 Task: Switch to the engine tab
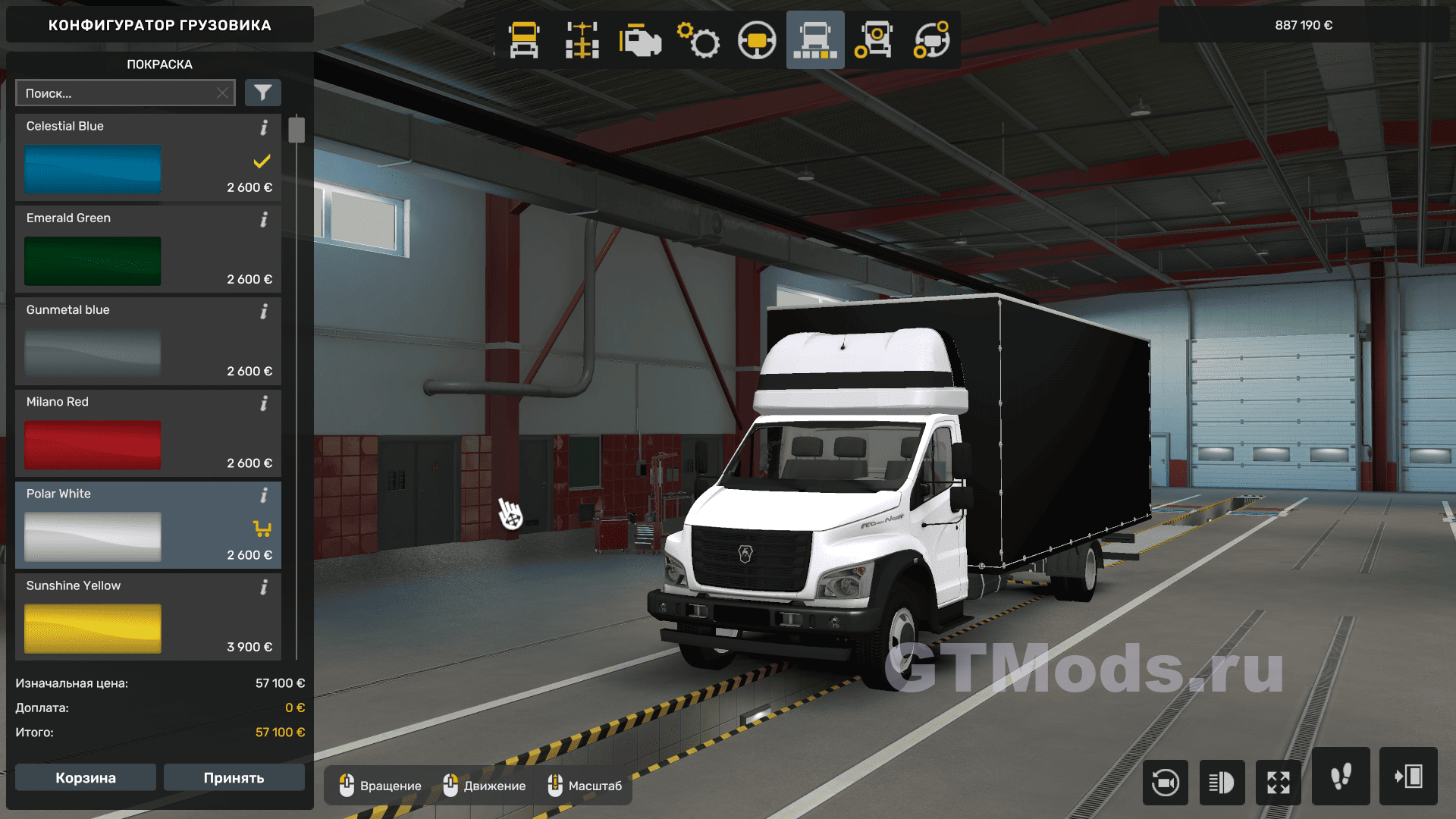click(x=640, y=40)
